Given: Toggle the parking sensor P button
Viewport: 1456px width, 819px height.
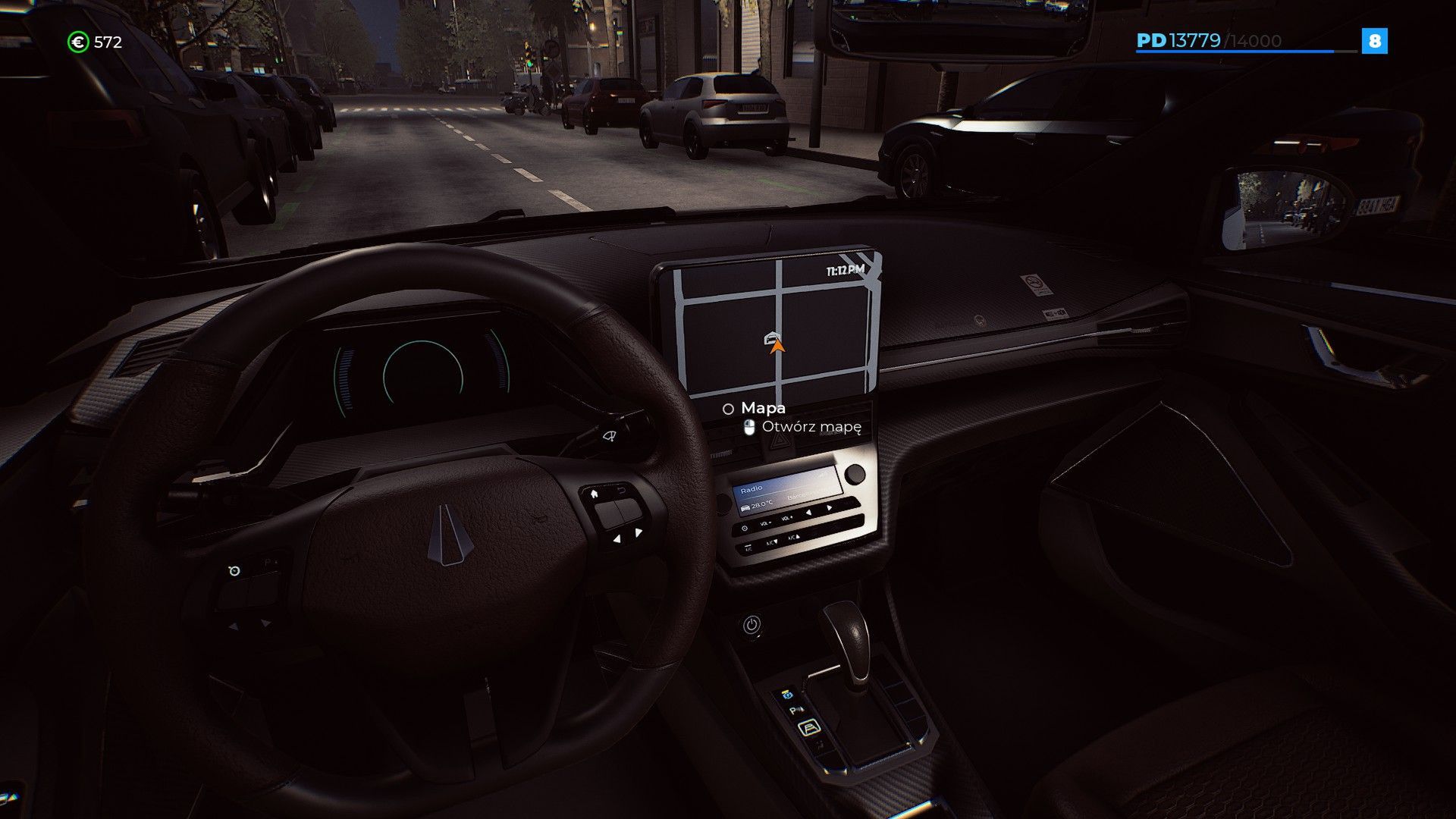Looking at the screenshot, I should pyautogui.click(x=796, y=709).
